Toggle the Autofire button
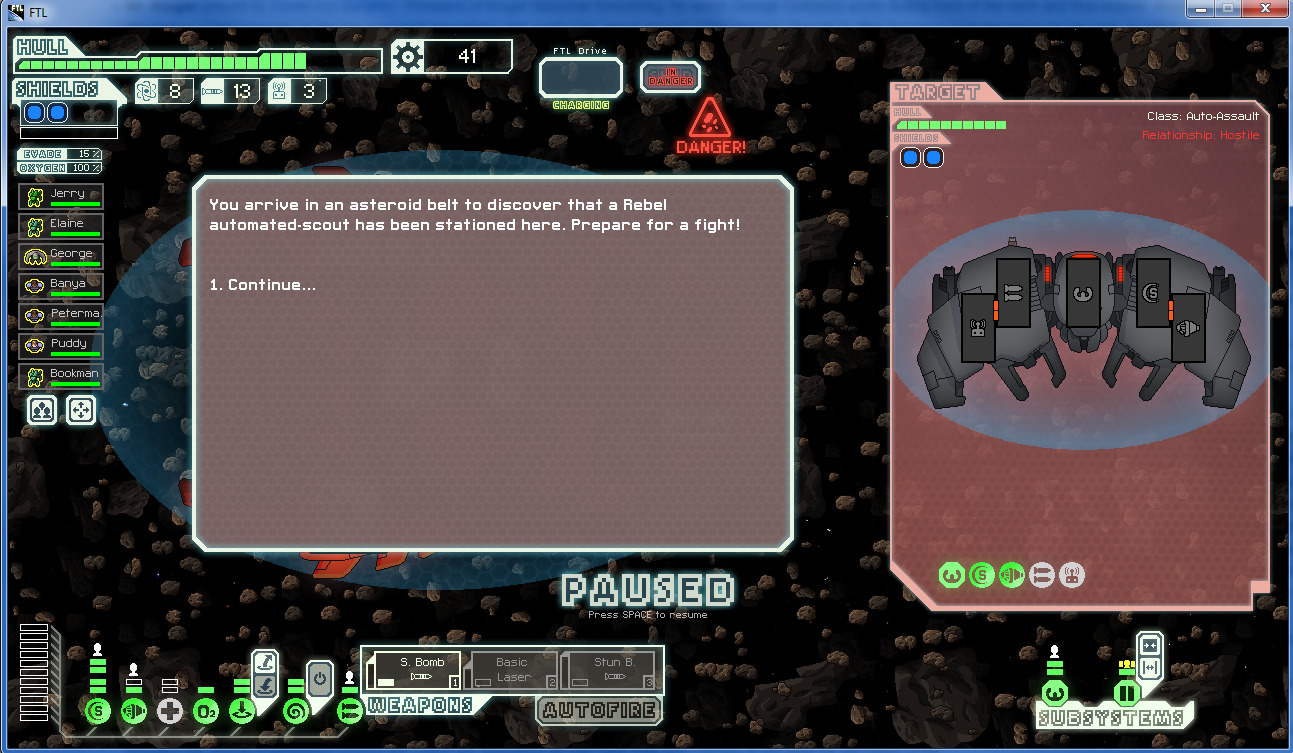 click(598, 711)
